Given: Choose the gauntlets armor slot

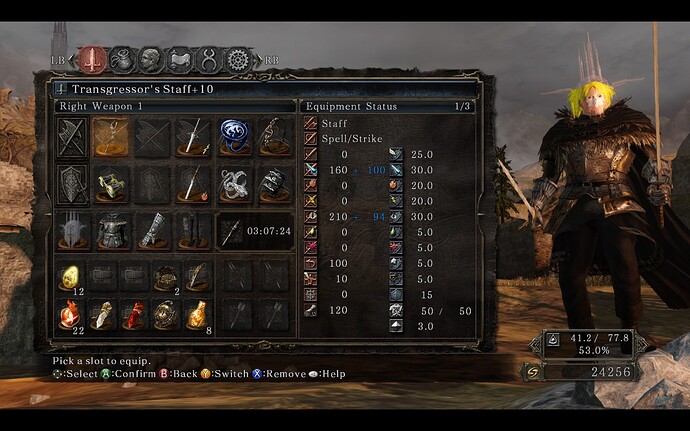Looking at the screenshot, I should (x=154, y=230).
